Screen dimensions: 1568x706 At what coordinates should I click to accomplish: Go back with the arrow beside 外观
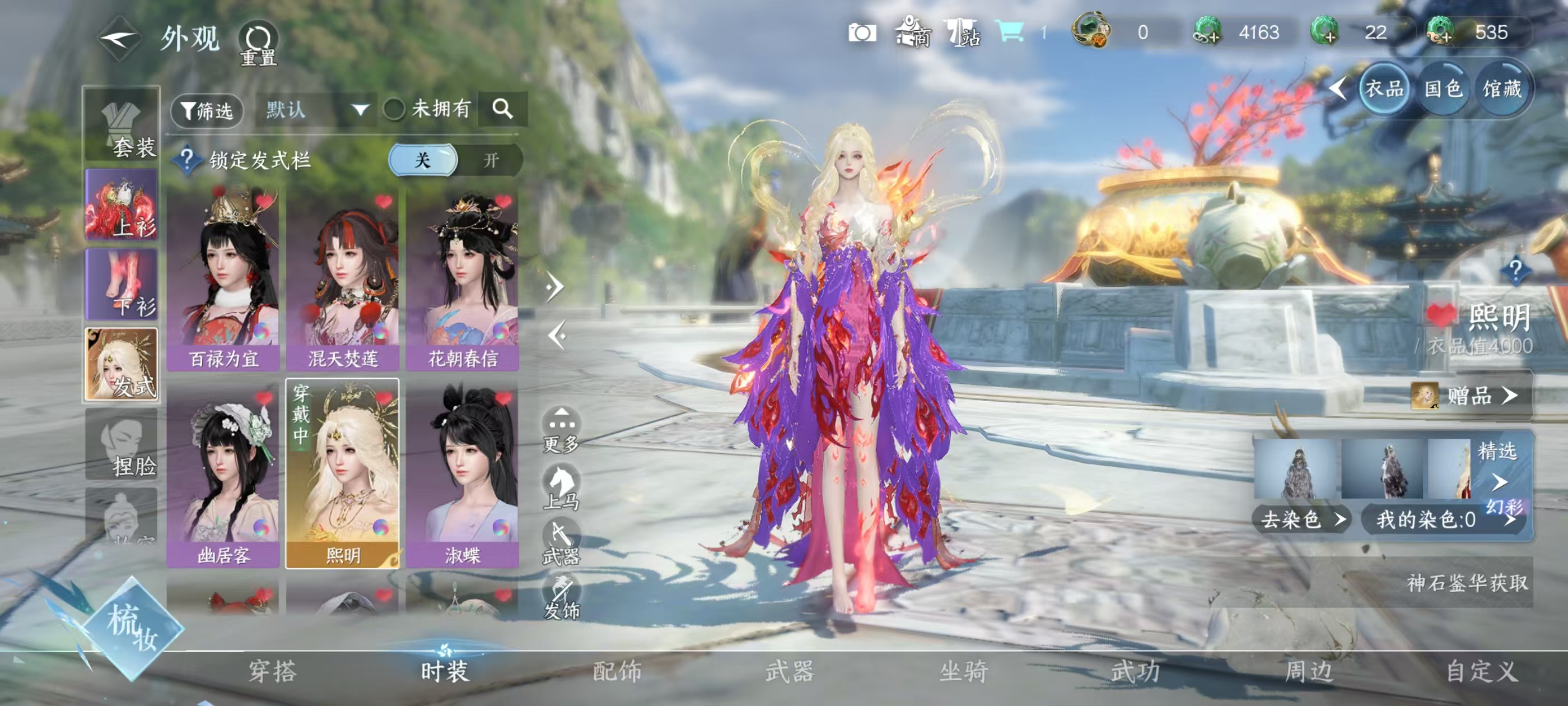(x=119, y=40)
